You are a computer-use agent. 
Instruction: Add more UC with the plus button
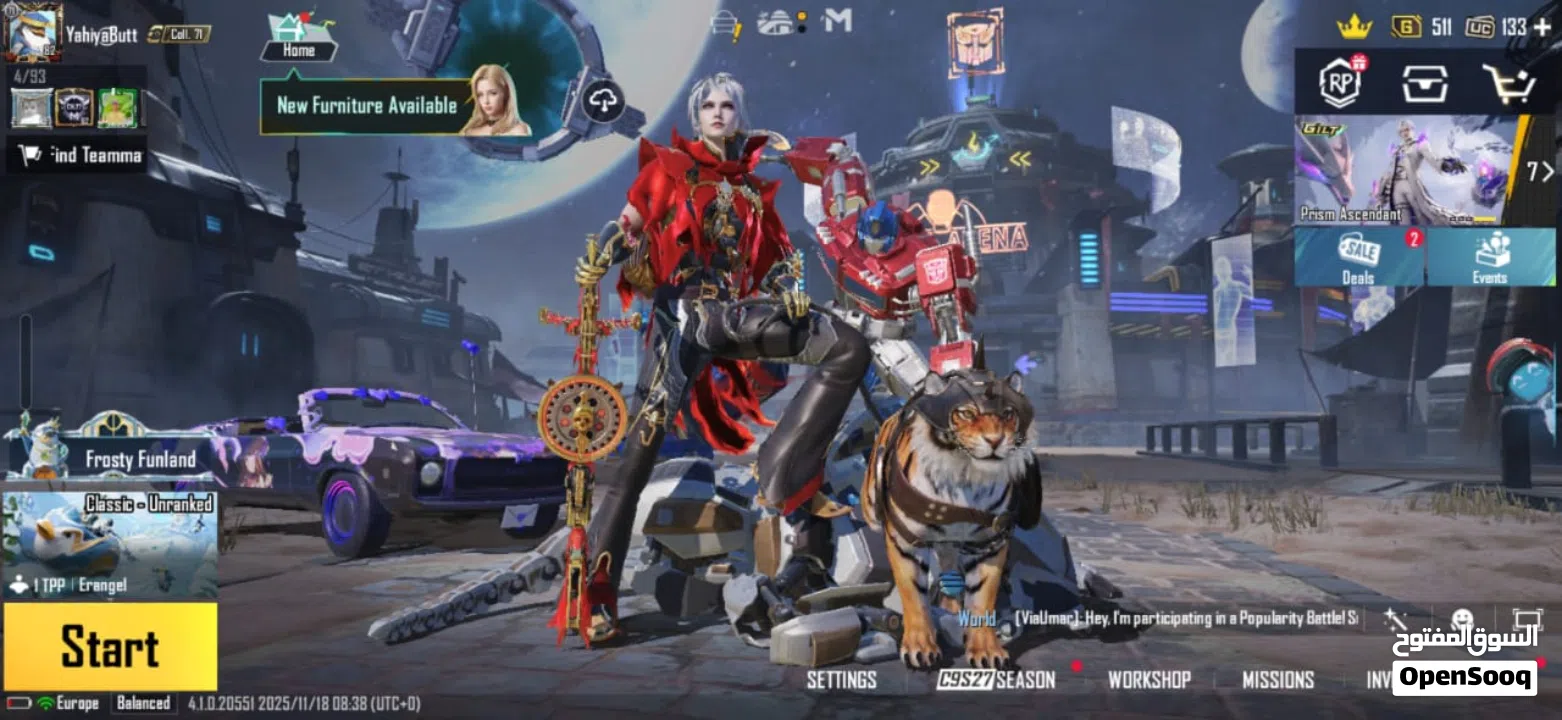(1541, 27)
